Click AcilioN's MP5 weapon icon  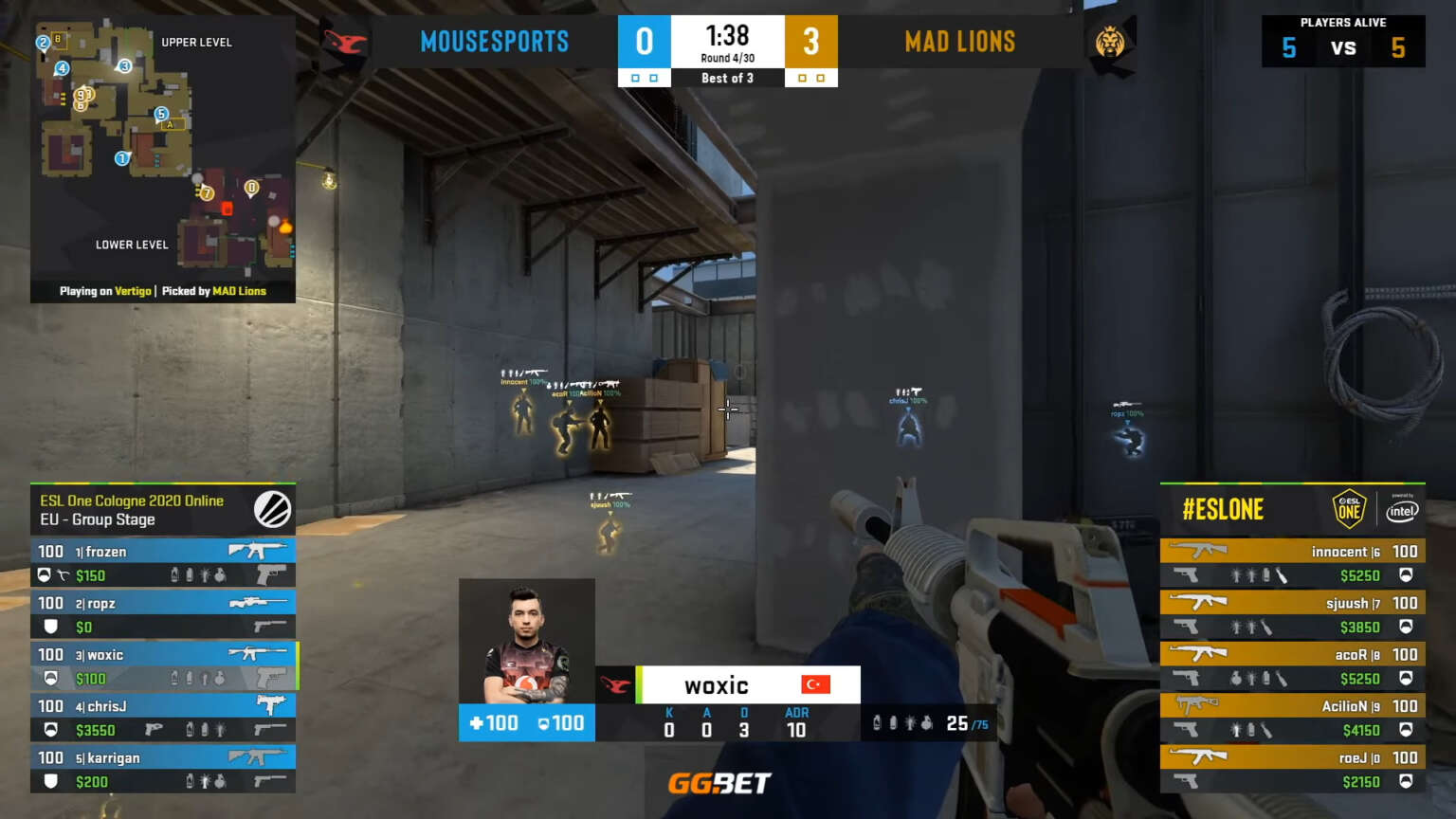1197,702
